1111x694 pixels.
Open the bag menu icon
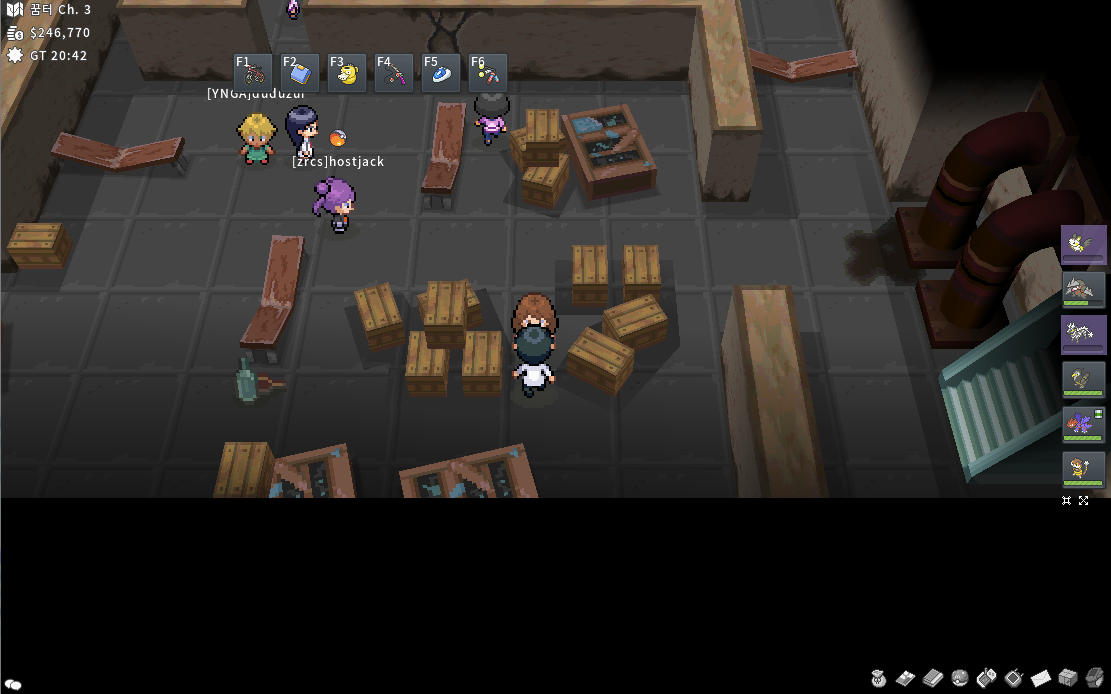(x=879, y=678)
